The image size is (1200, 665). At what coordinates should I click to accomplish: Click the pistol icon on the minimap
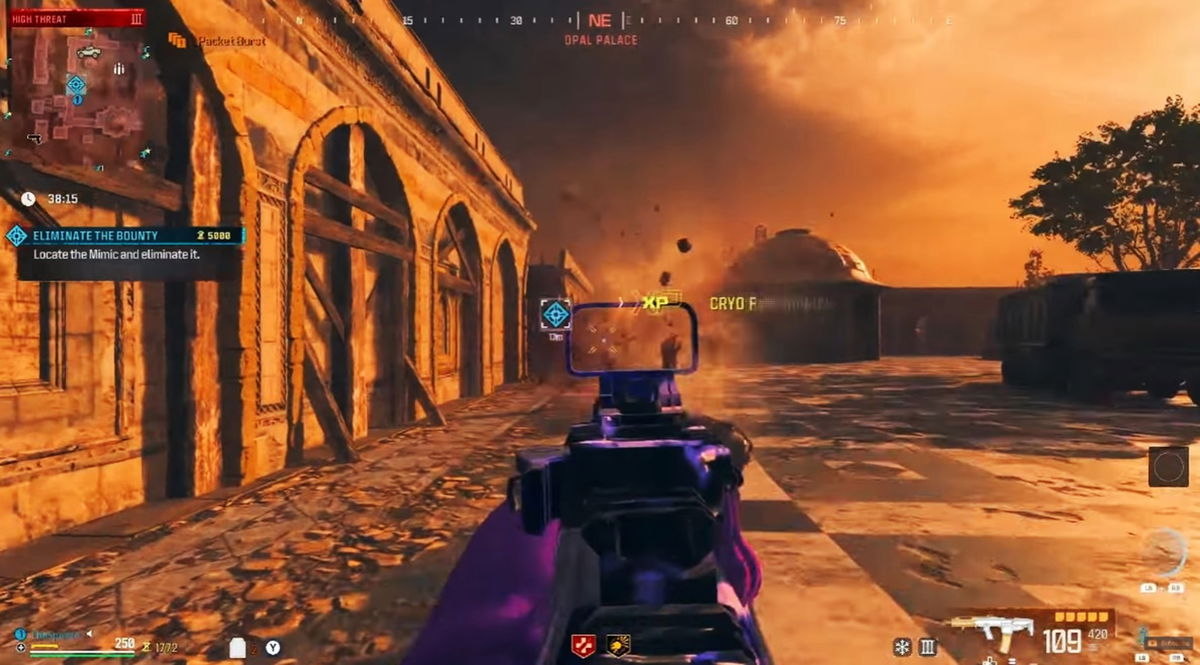(x=34, y=138)
